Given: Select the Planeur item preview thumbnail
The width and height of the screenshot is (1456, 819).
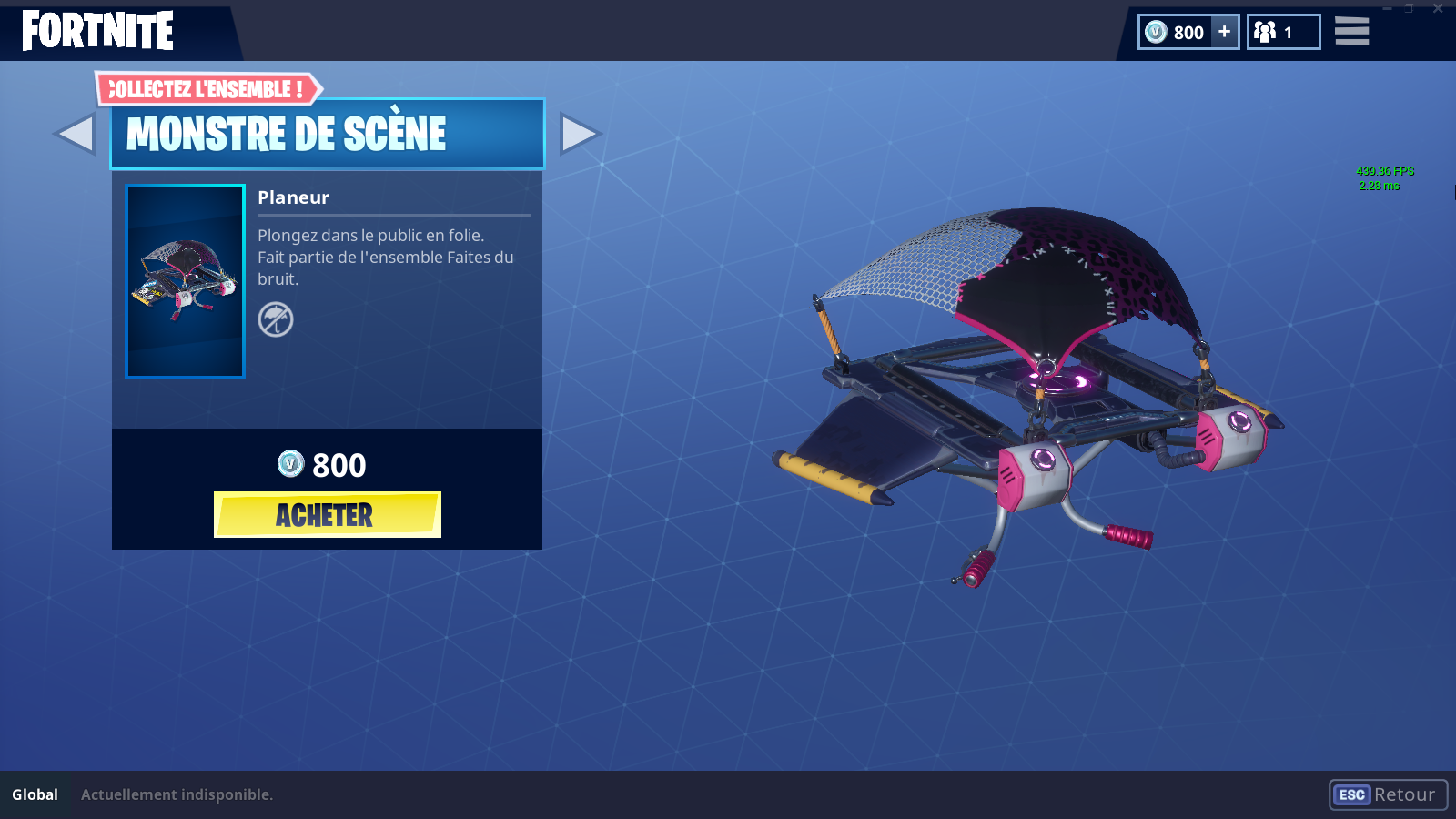Looking at the screenshot, I should (185, 282).
